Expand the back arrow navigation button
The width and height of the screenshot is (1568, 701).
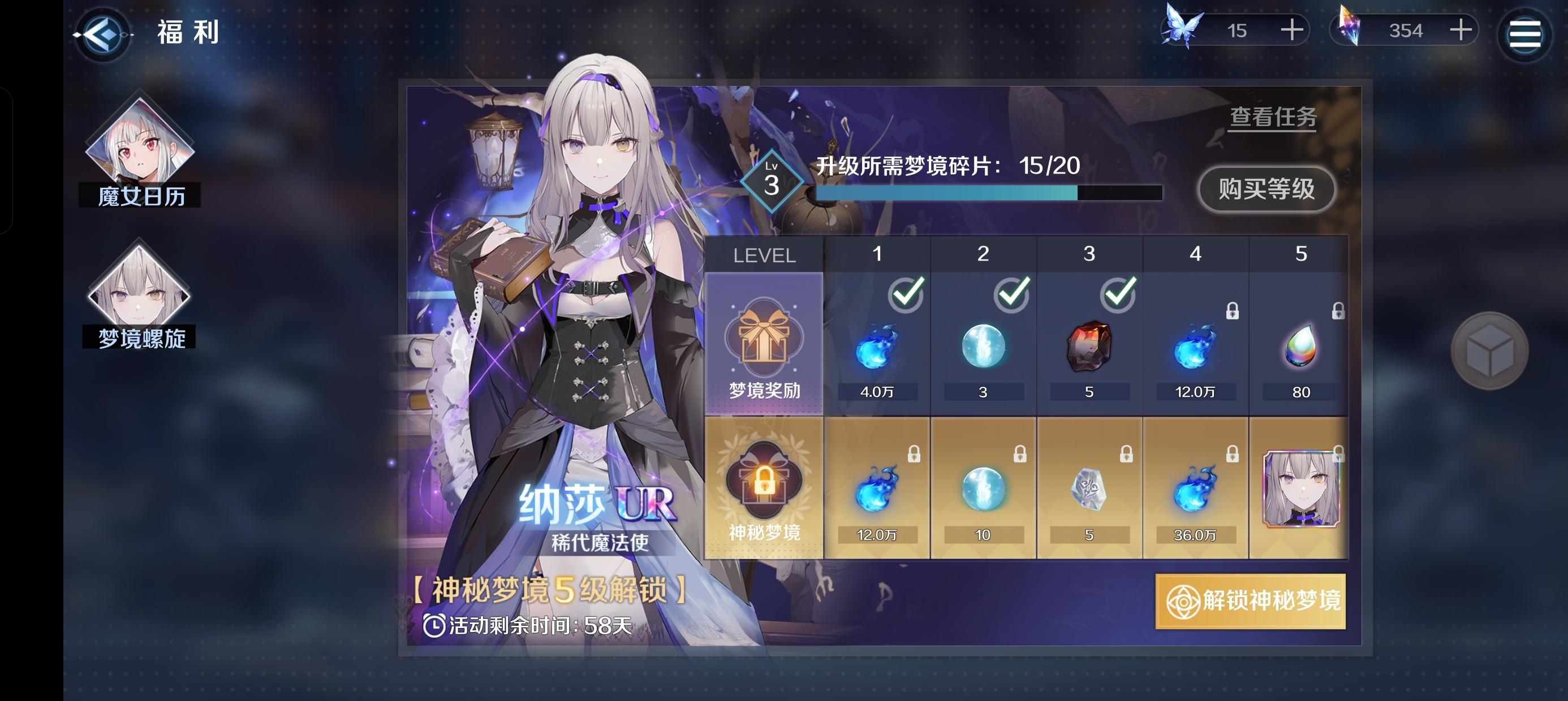[x=102, y=34]
